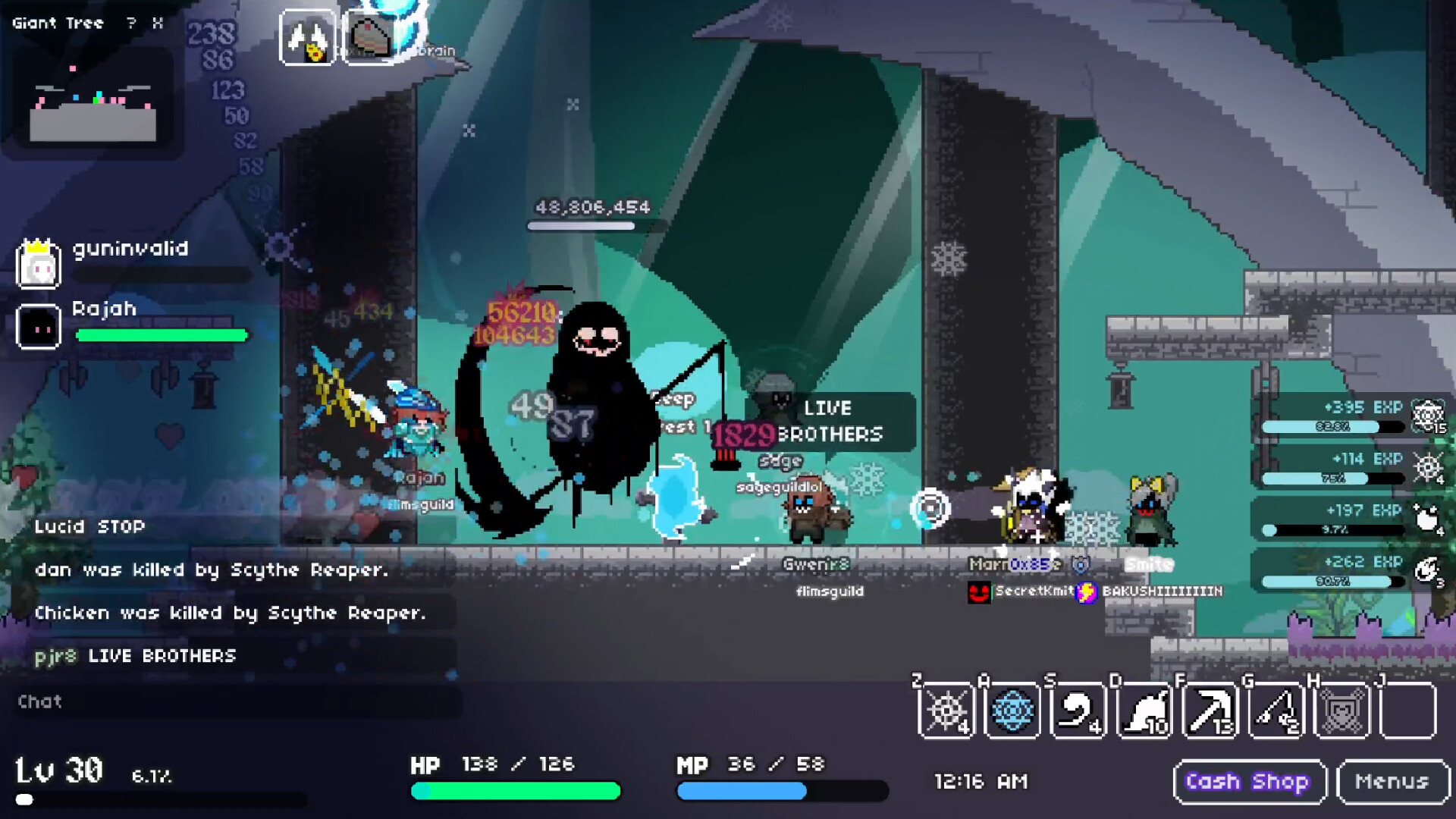Open the Cash Shop

point(1249,781)
